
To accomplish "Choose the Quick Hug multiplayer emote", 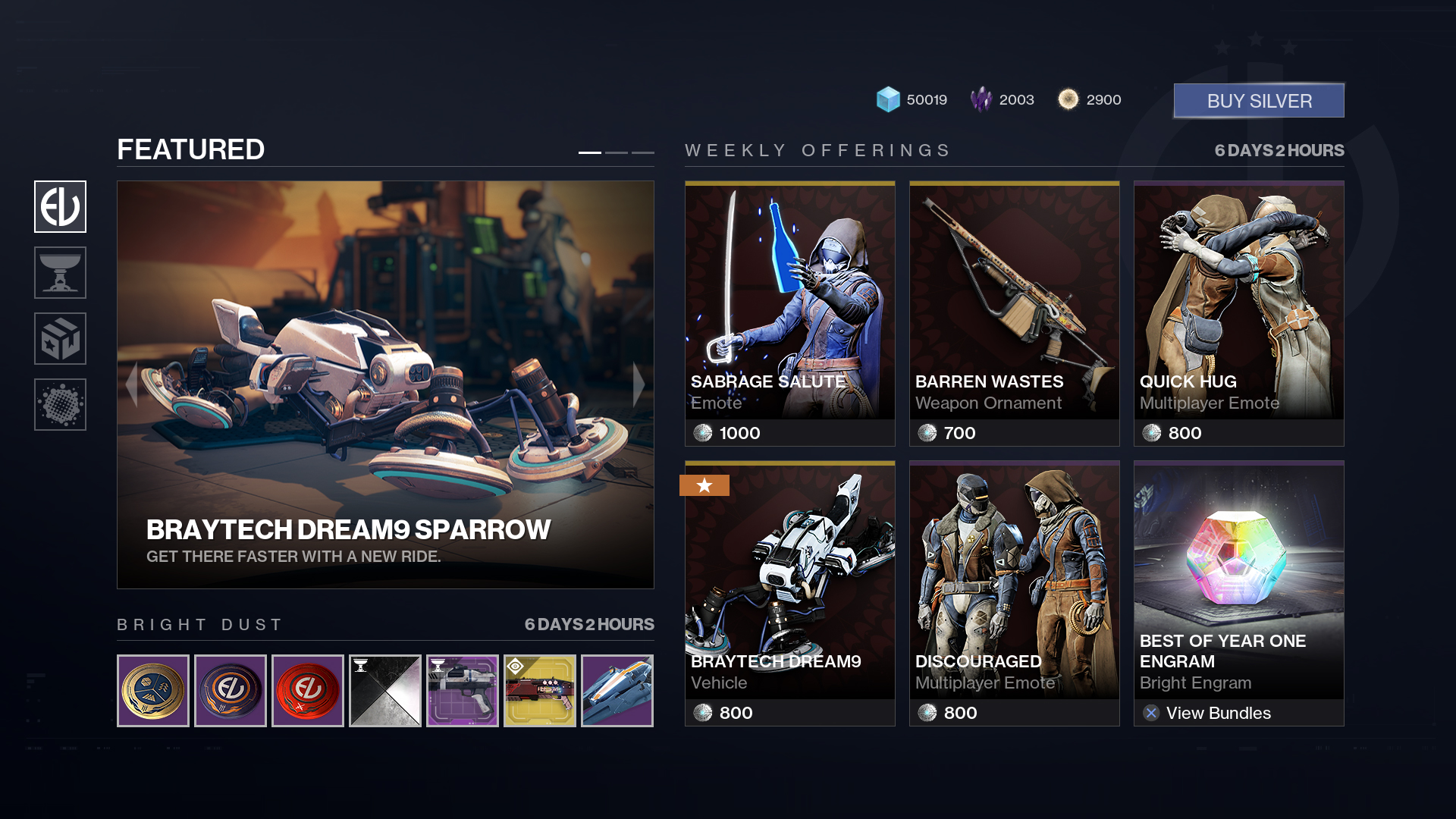I will pos(1238,313).
